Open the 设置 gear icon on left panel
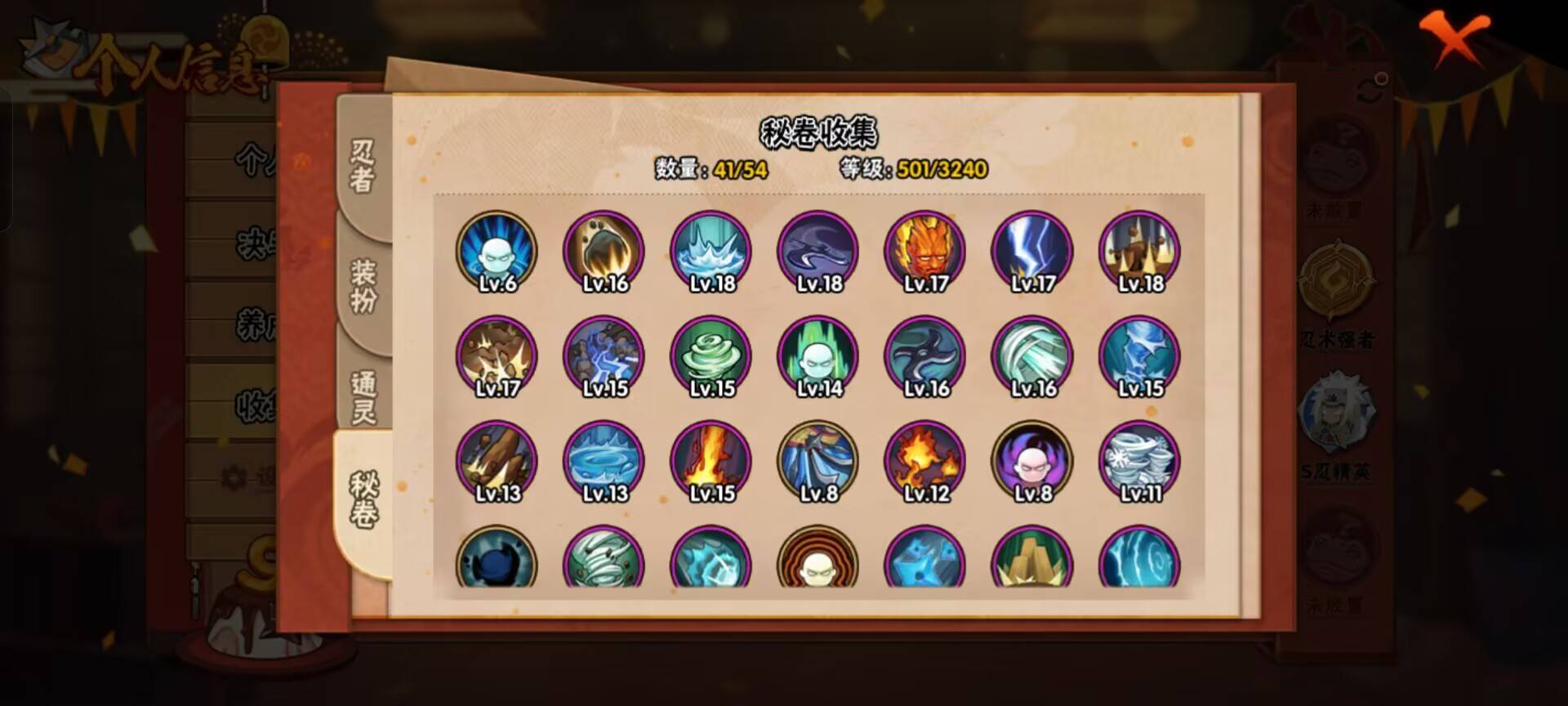 (x=233, y=478)
